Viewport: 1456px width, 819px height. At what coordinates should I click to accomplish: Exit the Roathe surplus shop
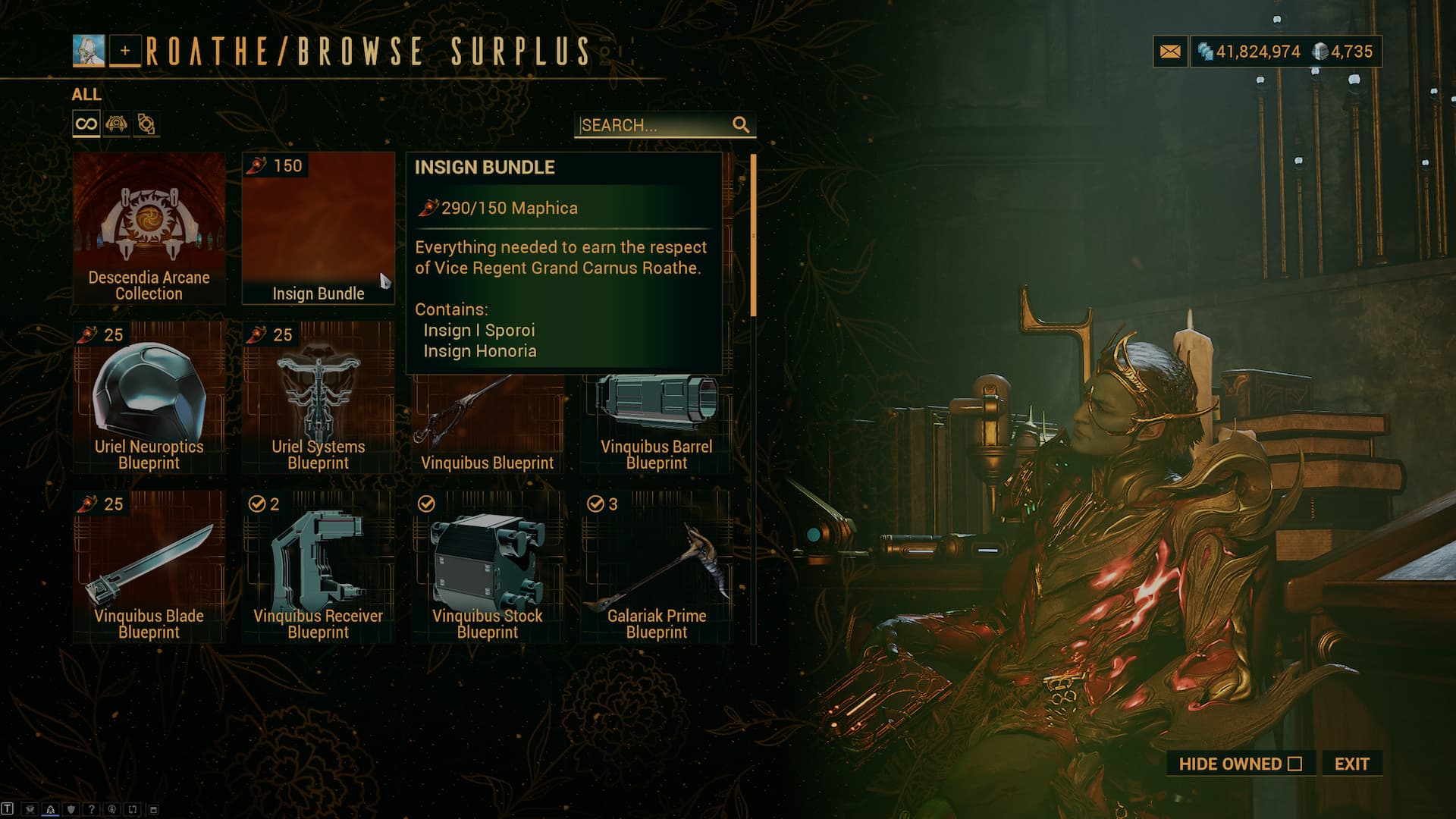(1351, 764)
